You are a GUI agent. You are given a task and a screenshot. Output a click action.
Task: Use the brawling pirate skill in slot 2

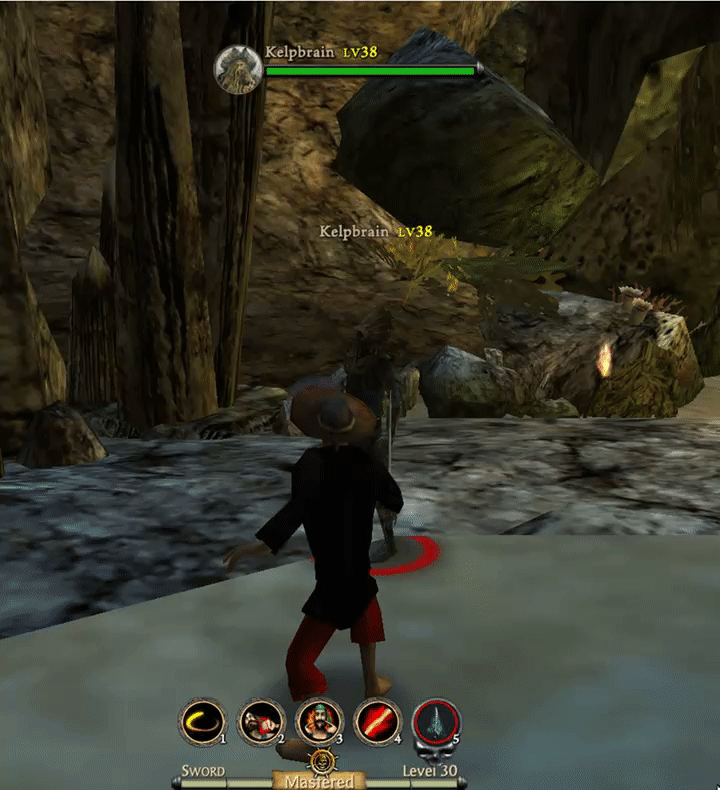[261, 720]
